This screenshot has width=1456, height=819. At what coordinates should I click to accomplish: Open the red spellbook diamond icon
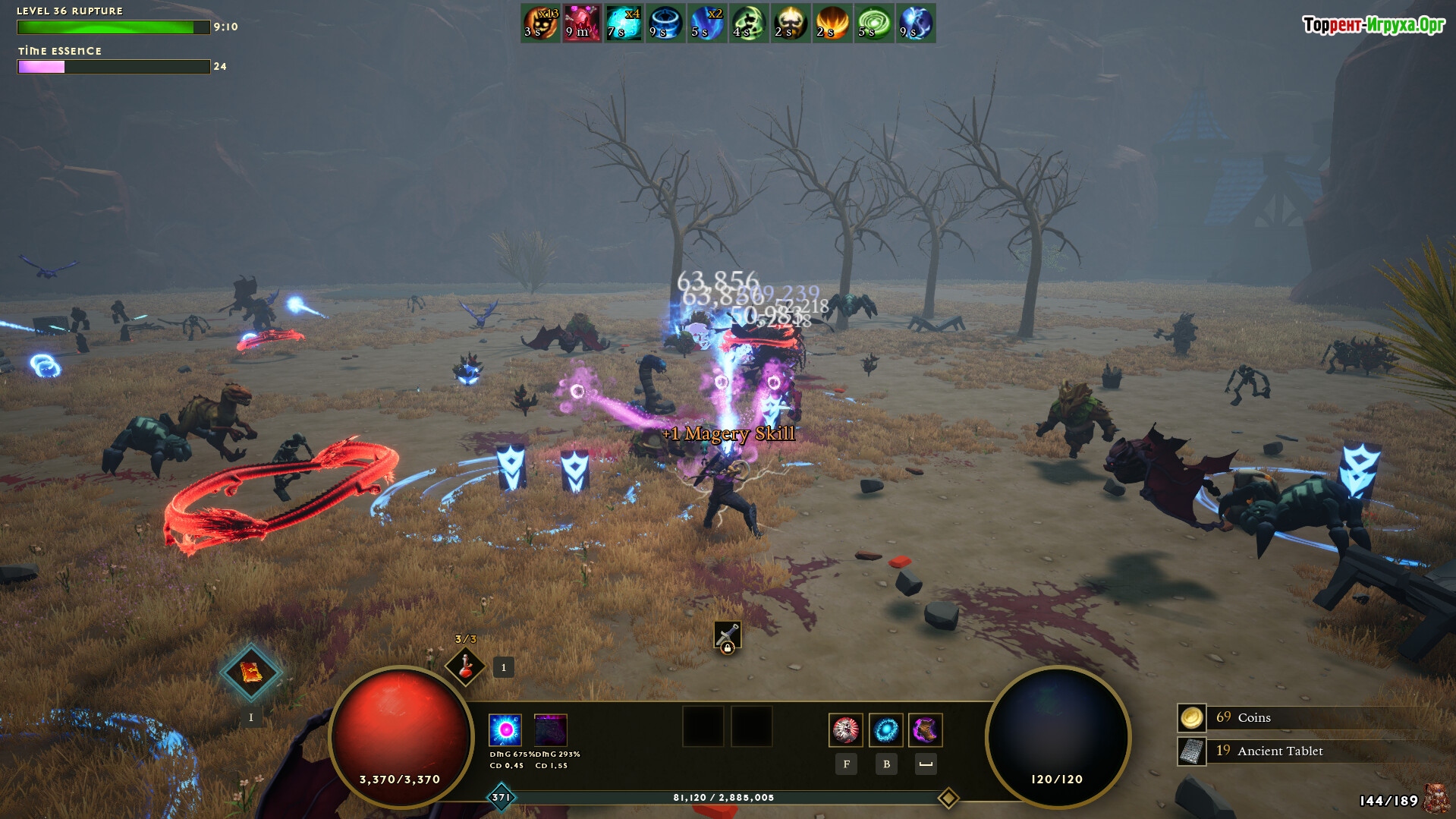click(251, 672)
